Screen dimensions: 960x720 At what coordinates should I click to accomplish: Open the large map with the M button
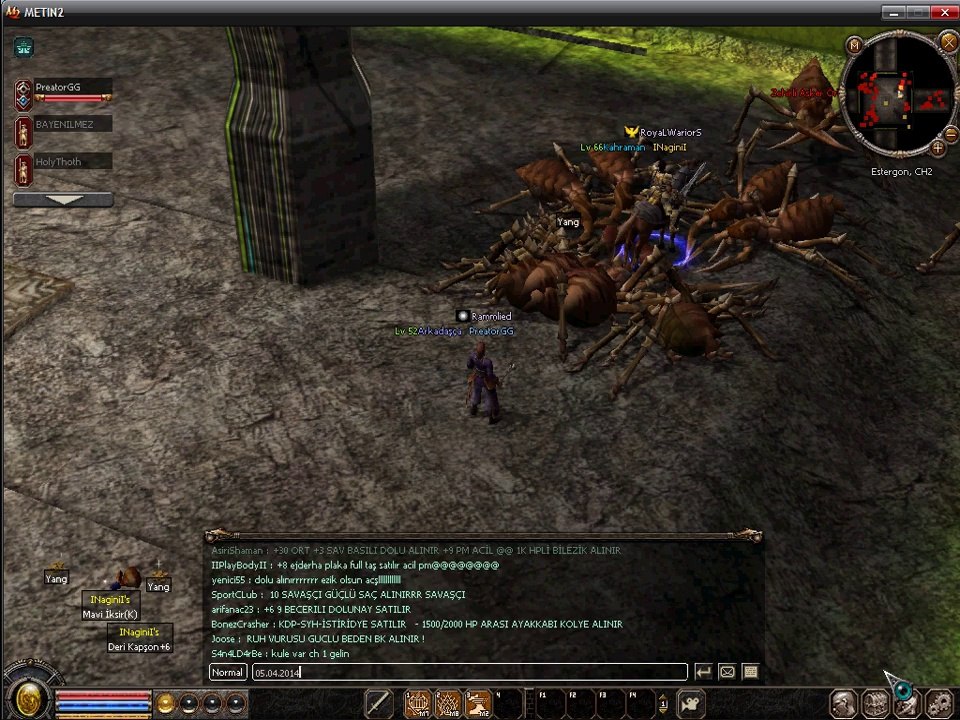[x=854, y=45]
